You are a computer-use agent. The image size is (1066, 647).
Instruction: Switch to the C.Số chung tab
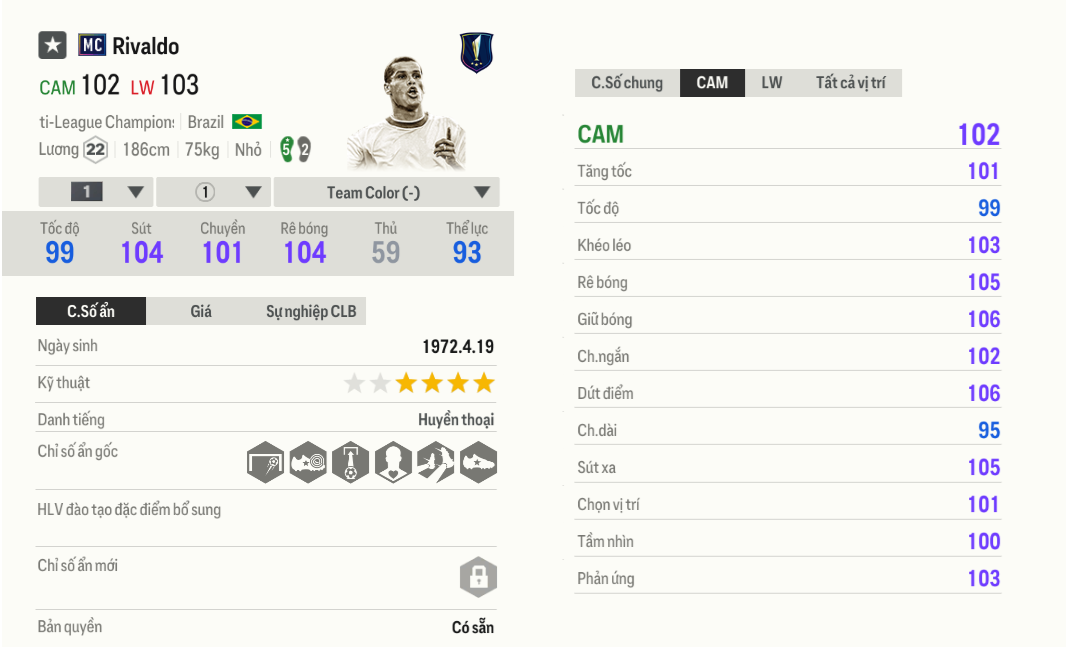627,83
